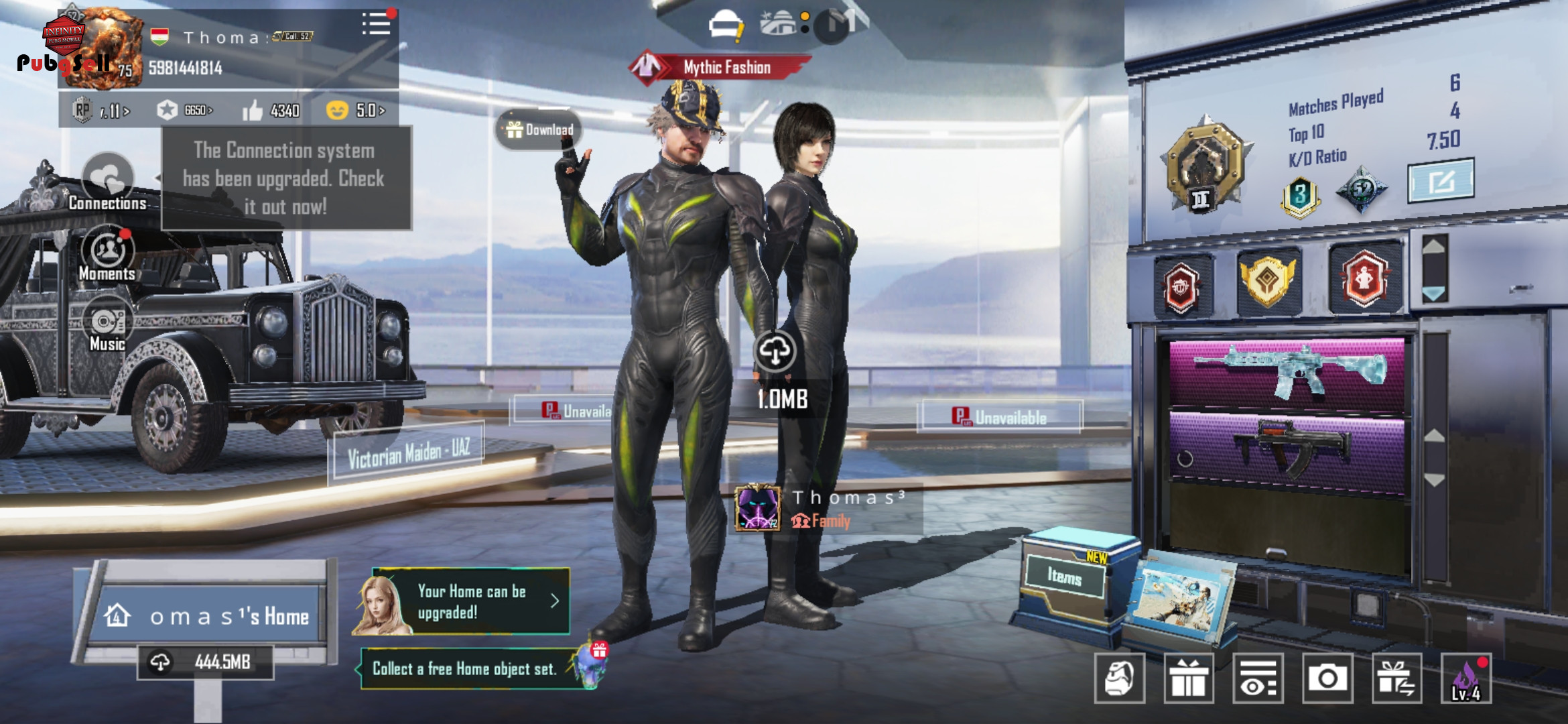Download the 1.0MB partner outfit

775,351
